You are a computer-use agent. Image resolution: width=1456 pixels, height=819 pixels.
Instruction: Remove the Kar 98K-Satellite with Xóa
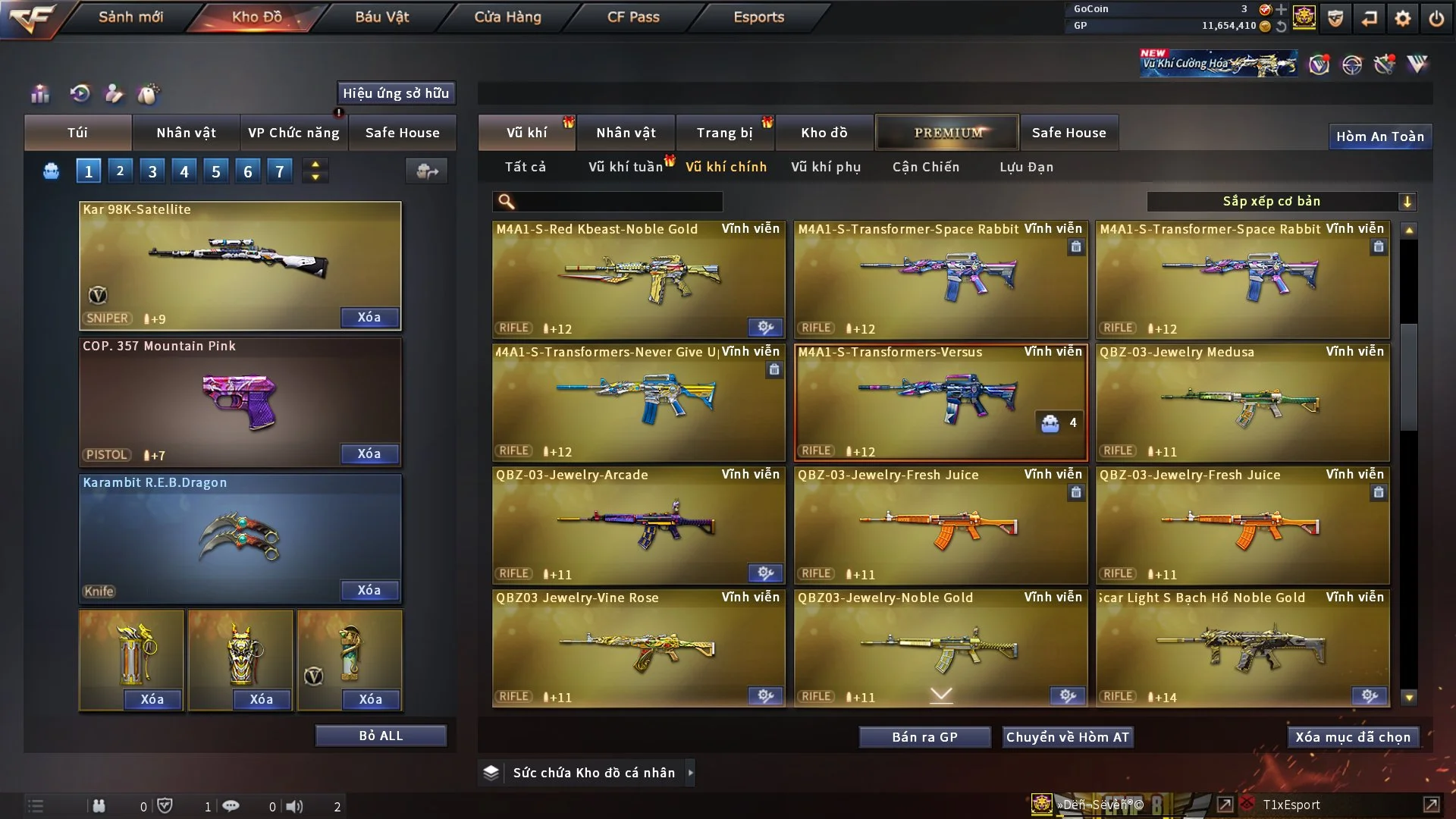(369, 317)
